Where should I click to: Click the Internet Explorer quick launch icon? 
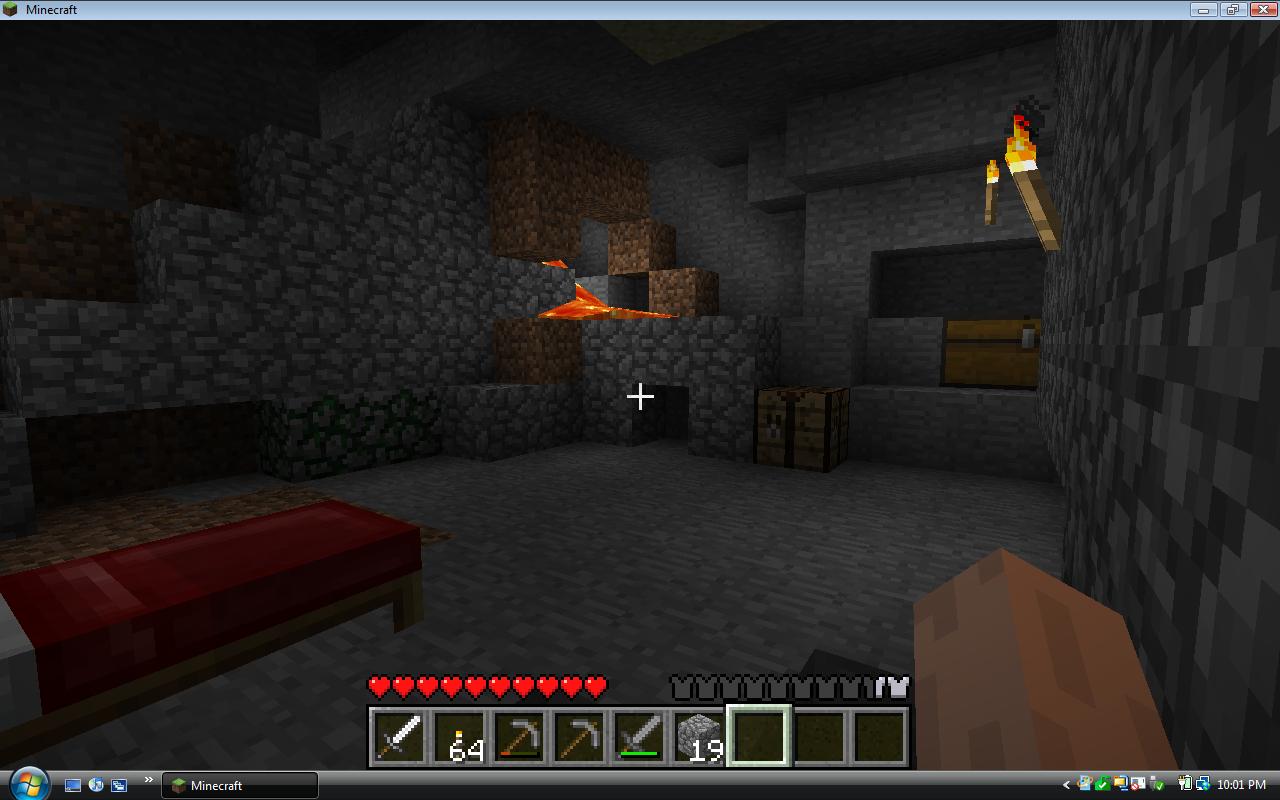(x=96, y=786)
